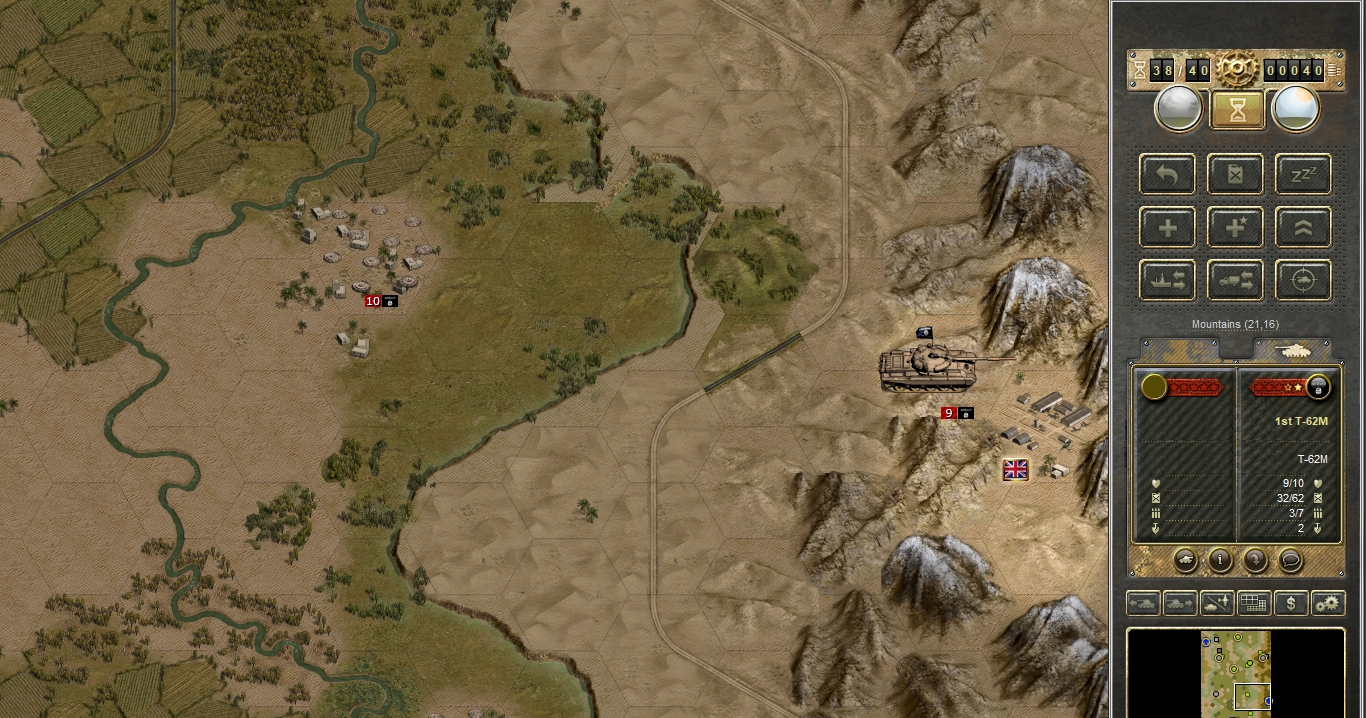The image size is (1366, 718).
Task: Switch to the tank silhouette unit tab
Action: (1293, 350)
